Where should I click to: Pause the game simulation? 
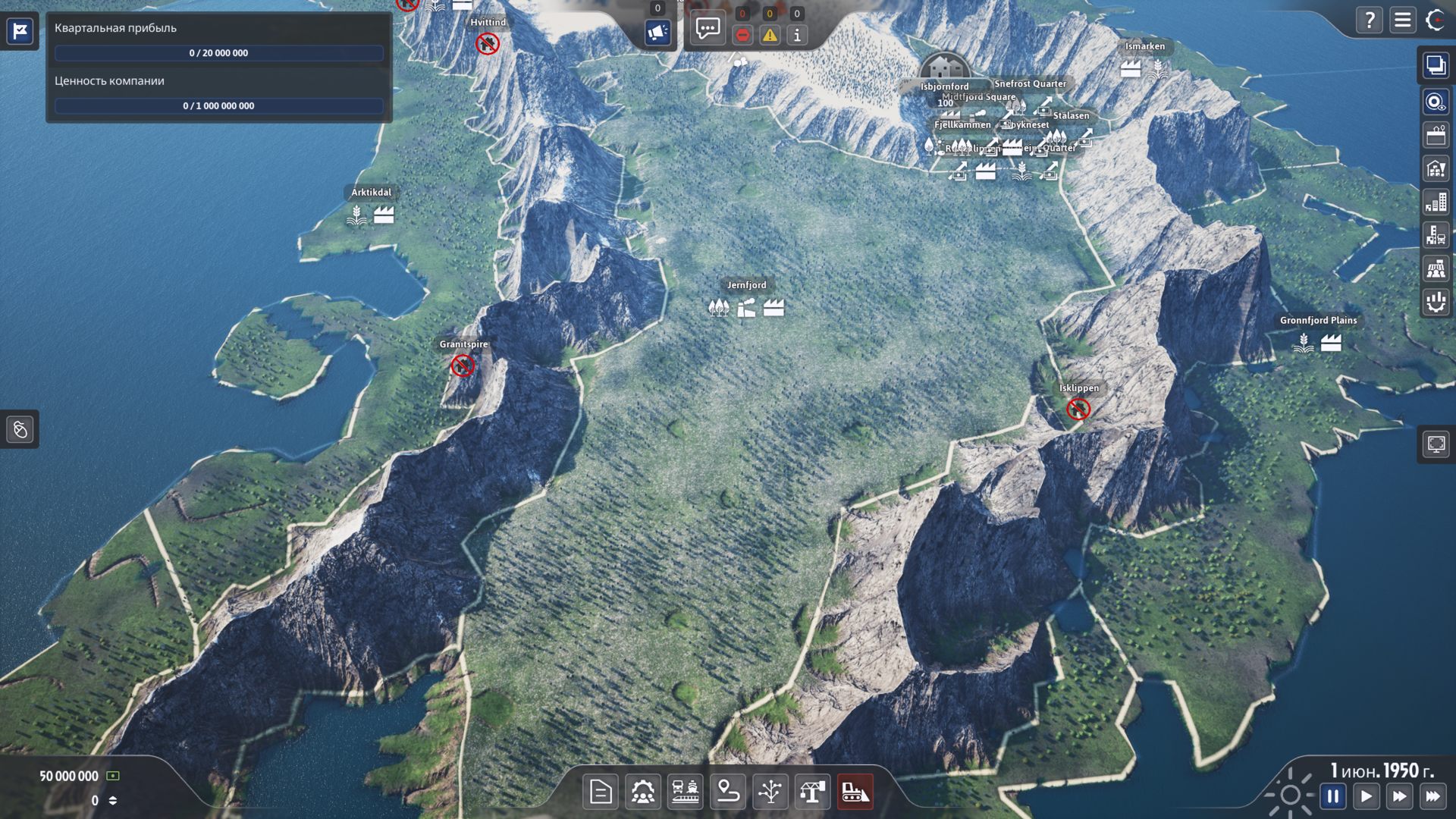(x=1332, y=796)
